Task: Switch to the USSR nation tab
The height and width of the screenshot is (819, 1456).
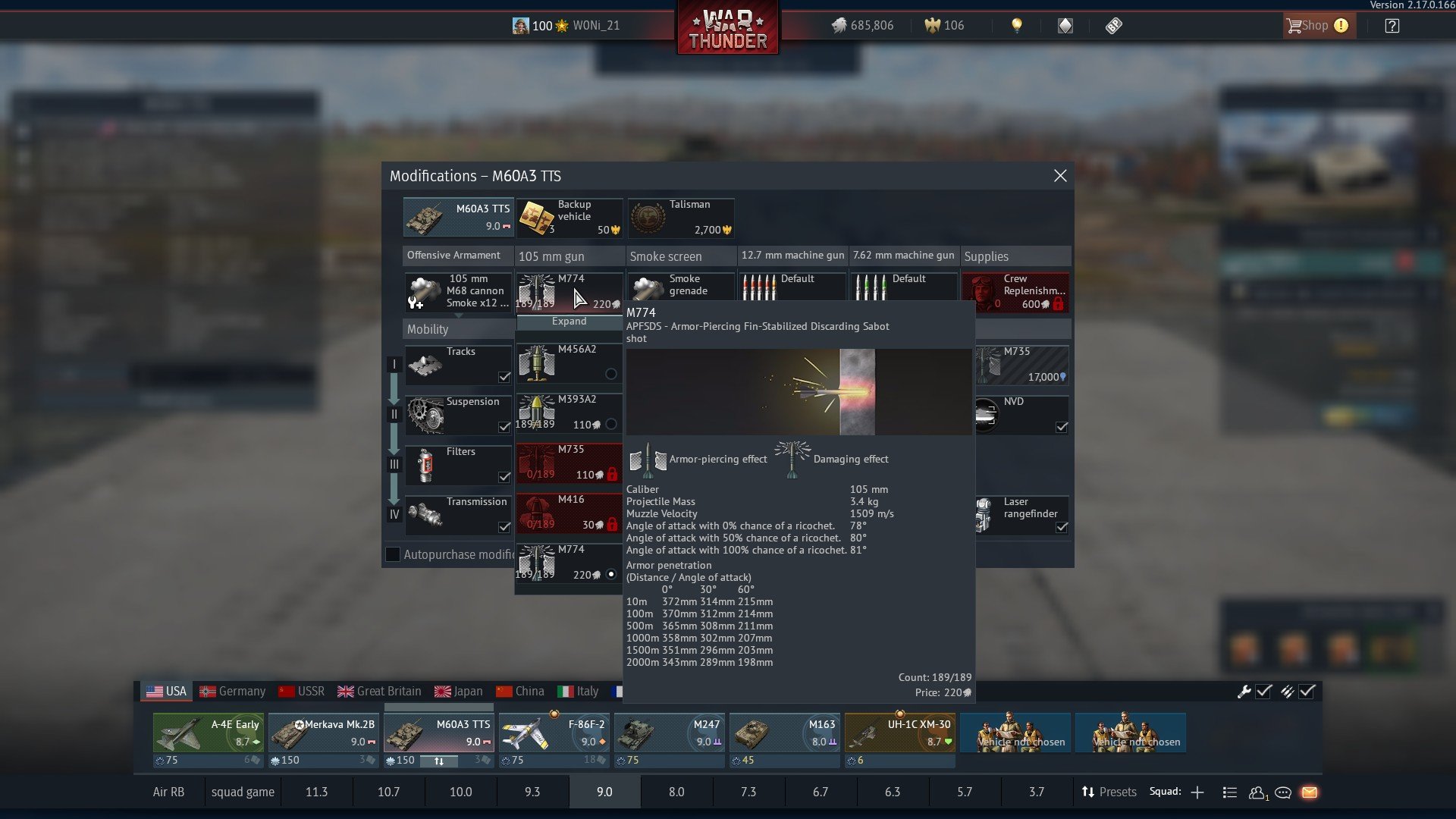Action: [x=302, y=692]
